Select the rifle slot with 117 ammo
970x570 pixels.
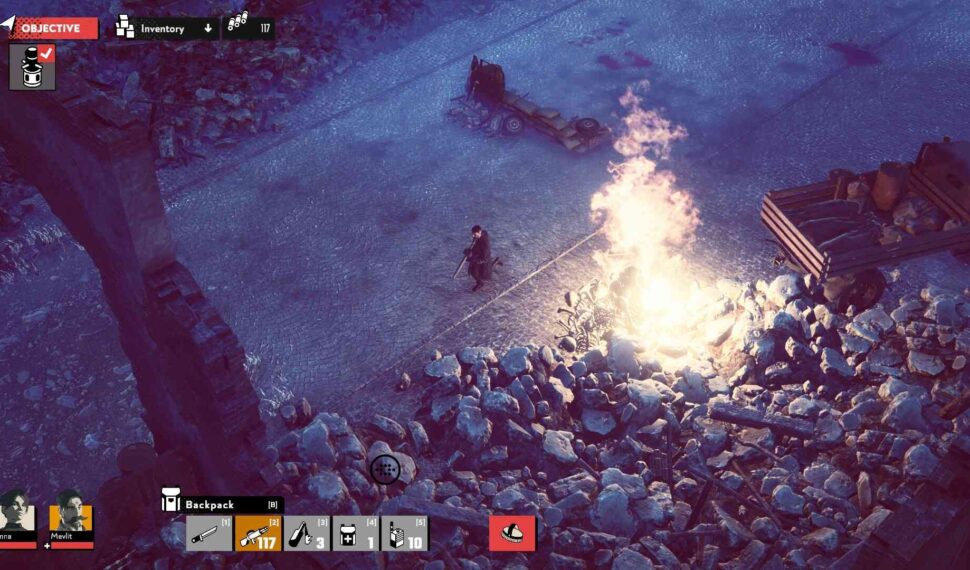[x=258, y=533]
